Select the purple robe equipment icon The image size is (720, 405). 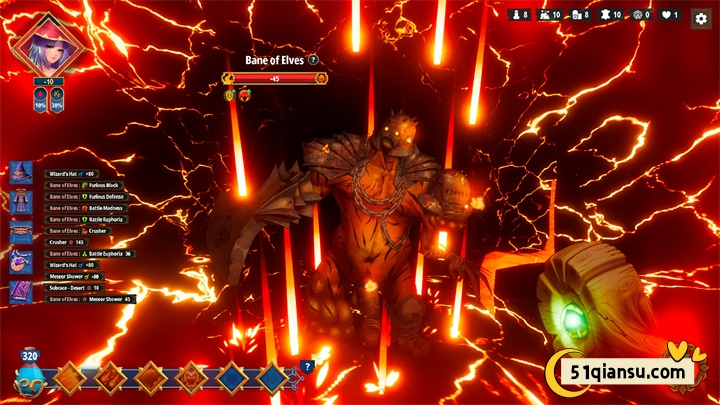pos(21,203)
